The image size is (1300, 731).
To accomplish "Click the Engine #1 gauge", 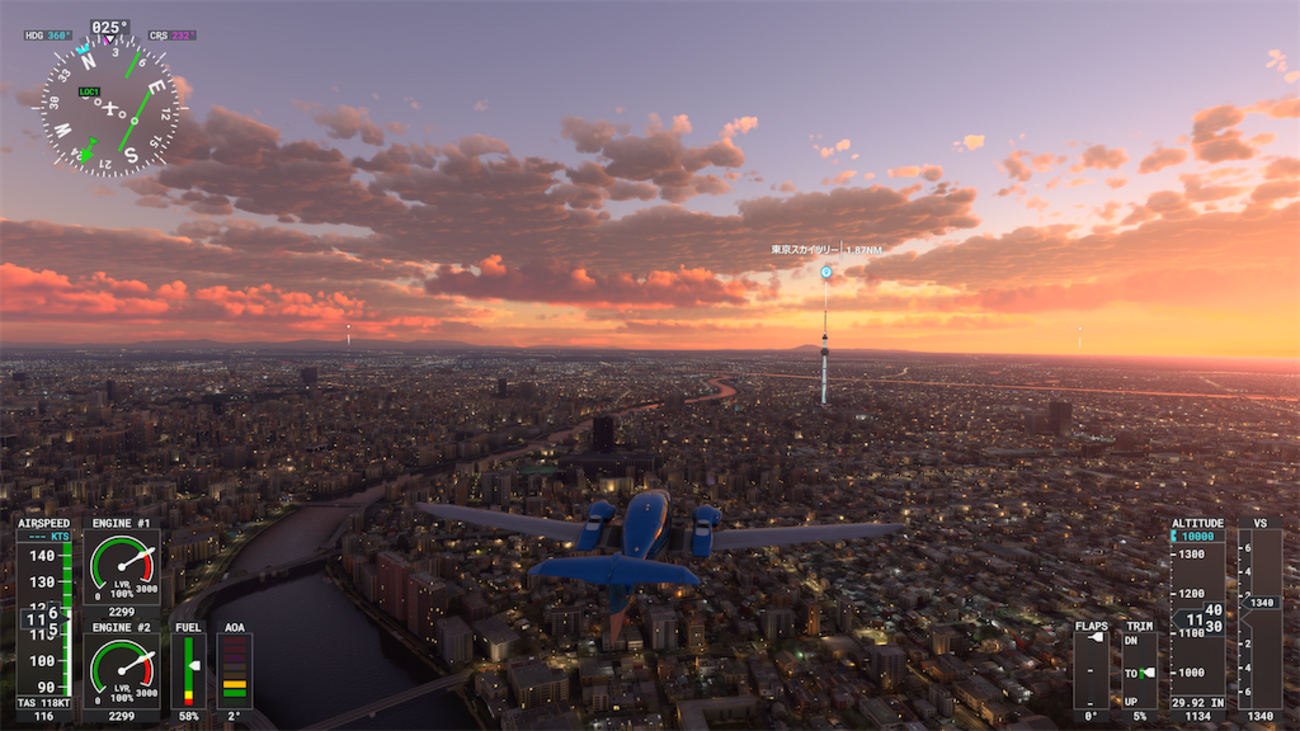I will [x=121, y=567].
